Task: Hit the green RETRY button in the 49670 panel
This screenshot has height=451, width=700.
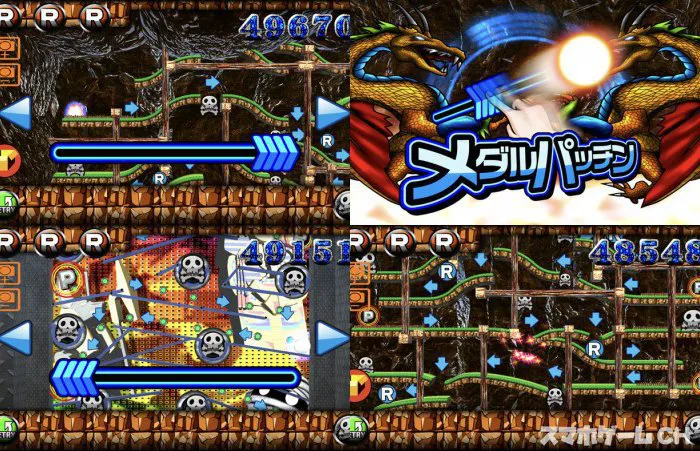Action: pyautogui.click(x=6, y=204)
